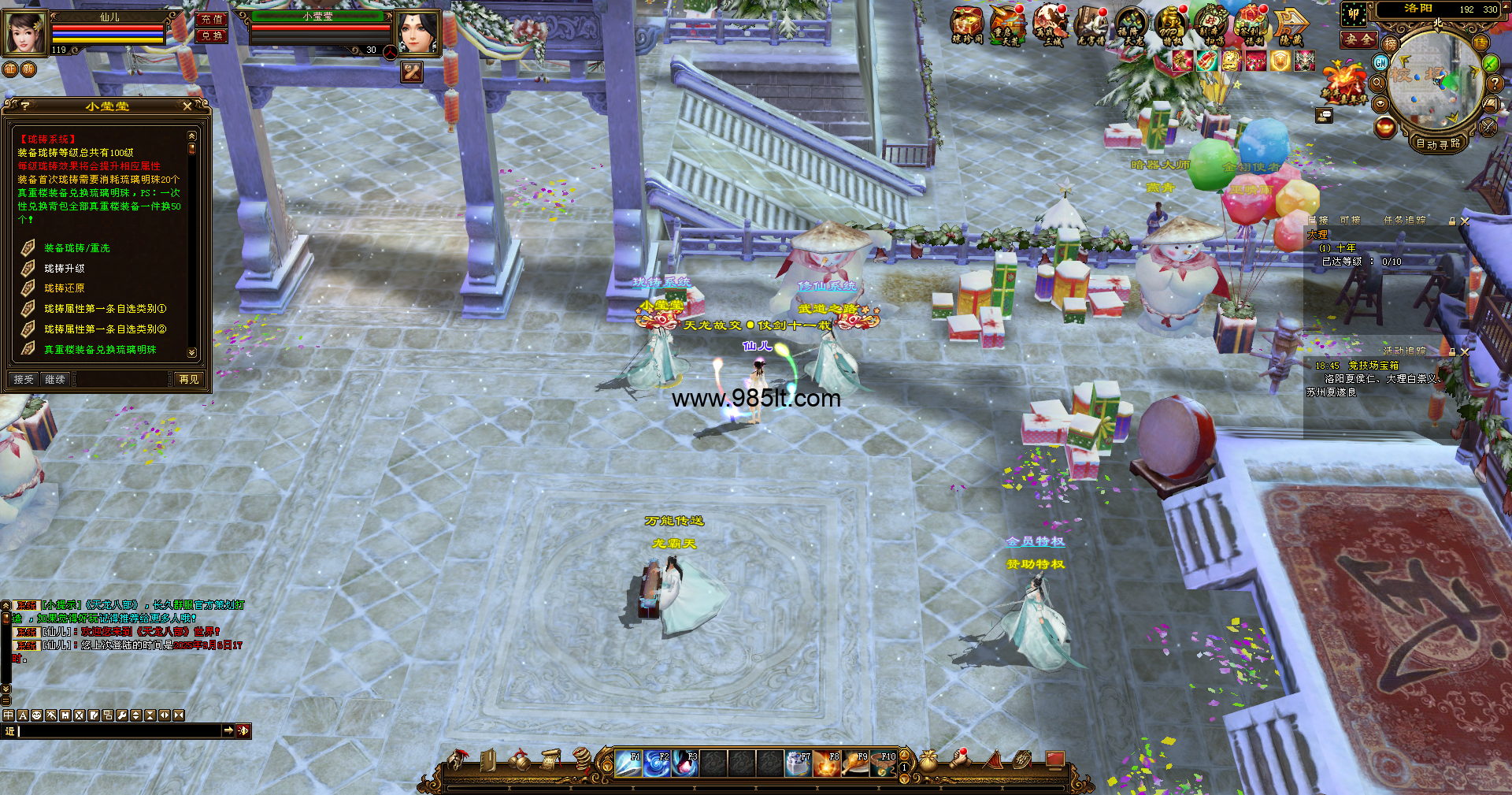Click the 自动寻路 auto-pathfinding button

click(x=1438, y=143)
